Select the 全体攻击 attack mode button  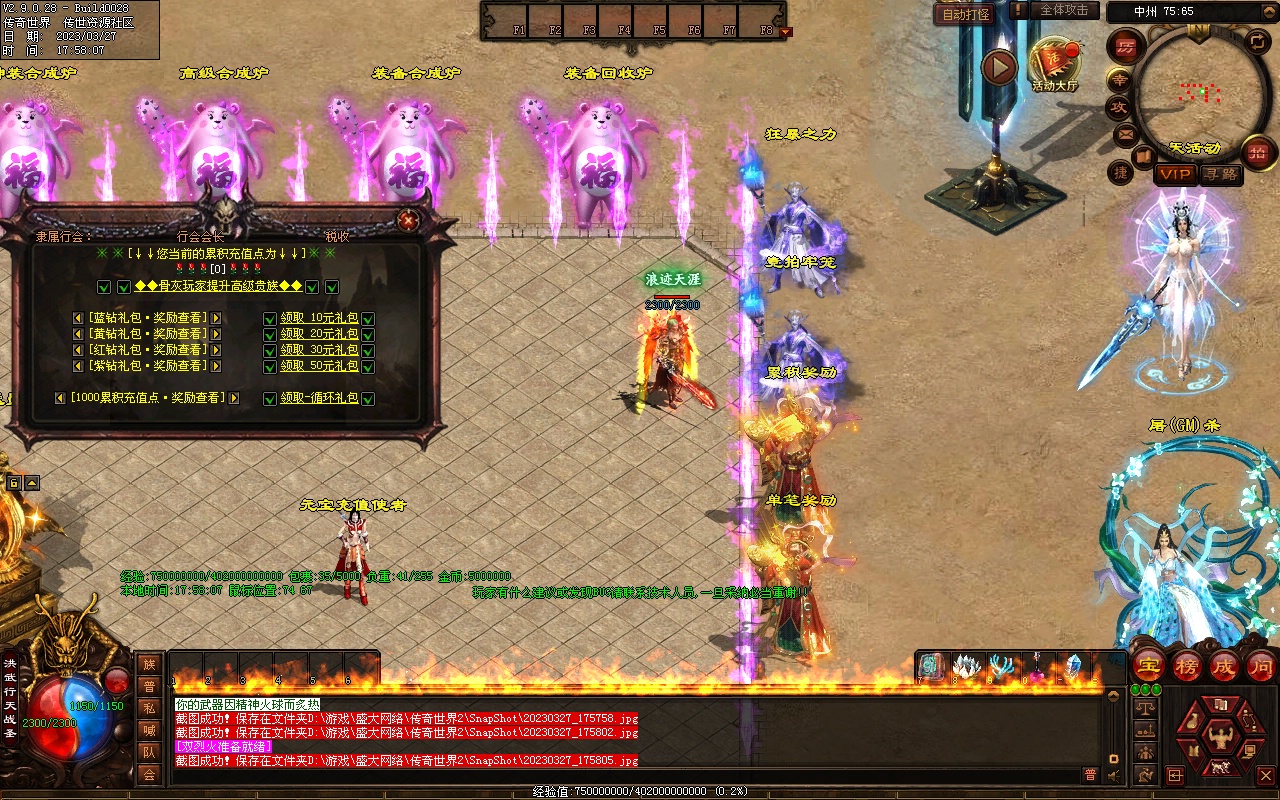click(1064, 10)
